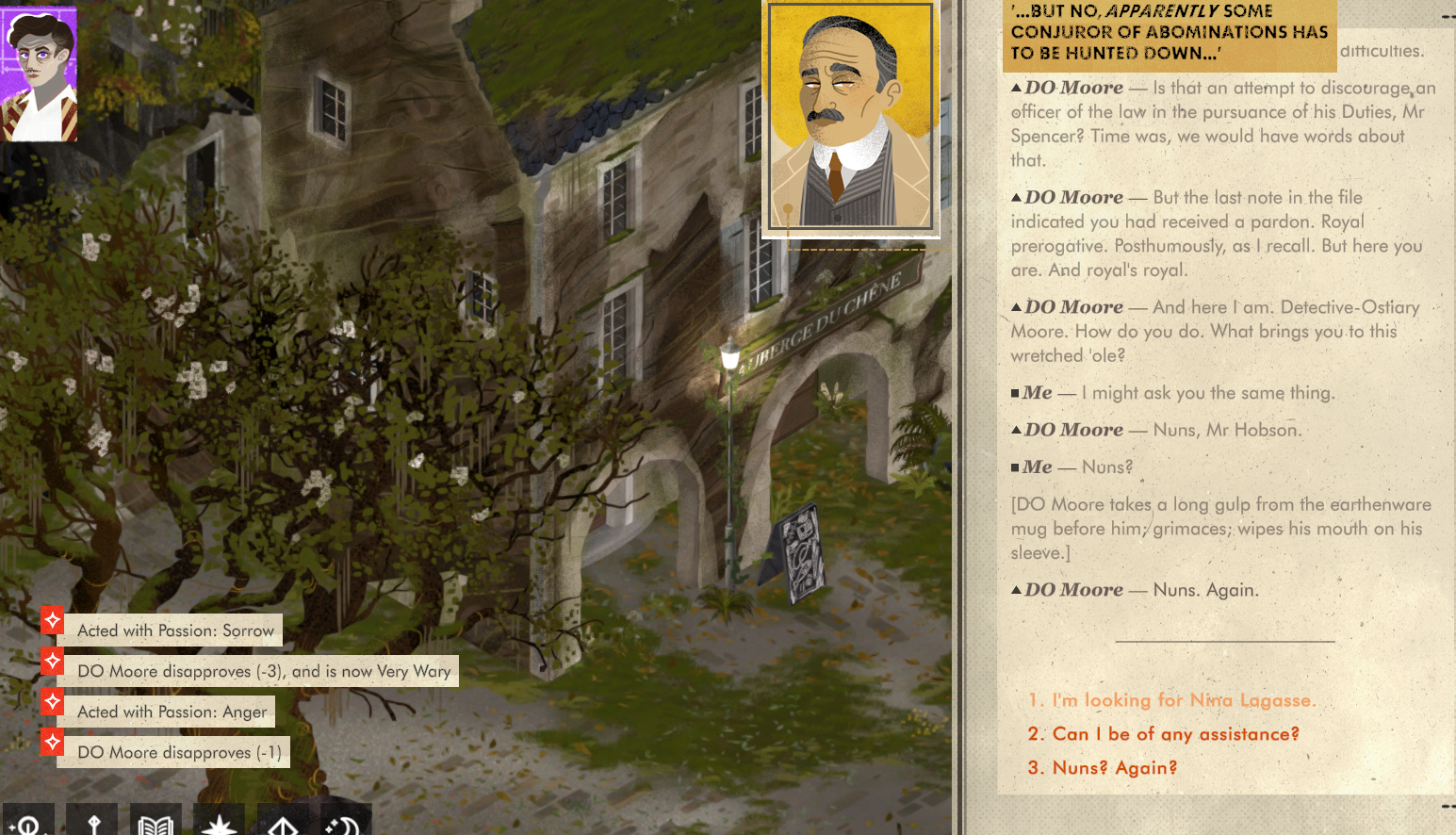
Task: Dismiss "Acted with Passion: Anger" notification
Action: pos(172,712)
